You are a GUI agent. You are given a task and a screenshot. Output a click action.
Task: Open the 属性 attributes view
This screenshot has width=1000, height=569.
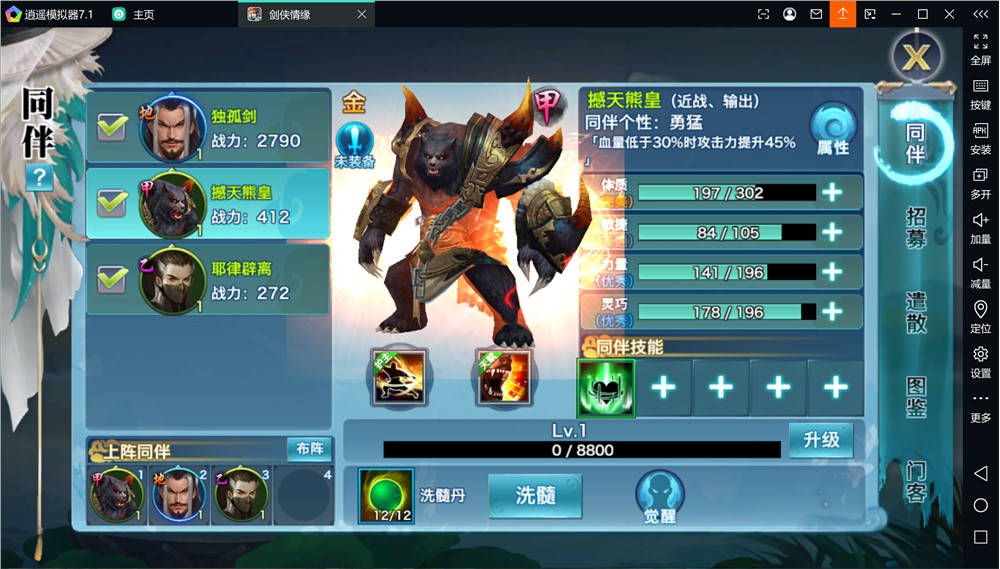pos(833,131)
